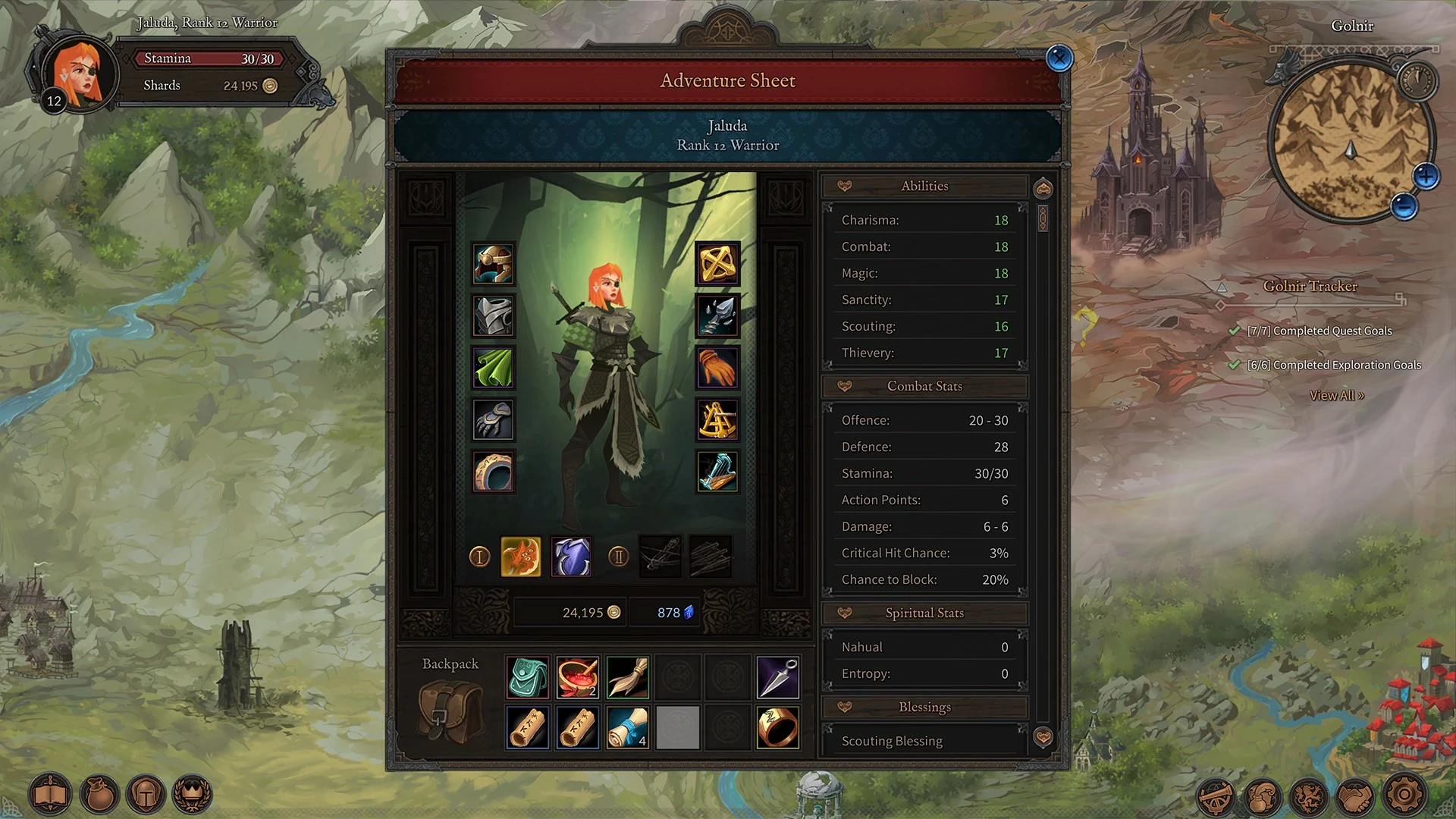Select the equipped ring slot

[494, 472]
